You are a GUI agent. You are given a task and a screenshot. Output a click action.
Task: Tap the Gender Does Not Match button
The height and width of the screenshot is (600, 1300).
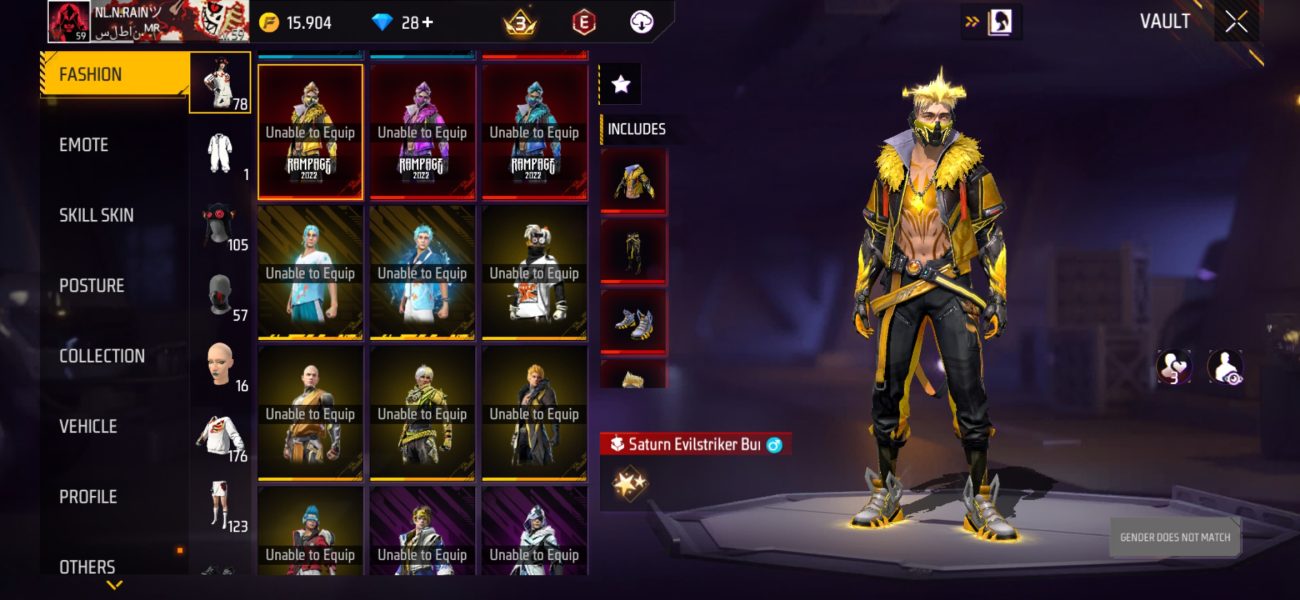pos(1175,538)
